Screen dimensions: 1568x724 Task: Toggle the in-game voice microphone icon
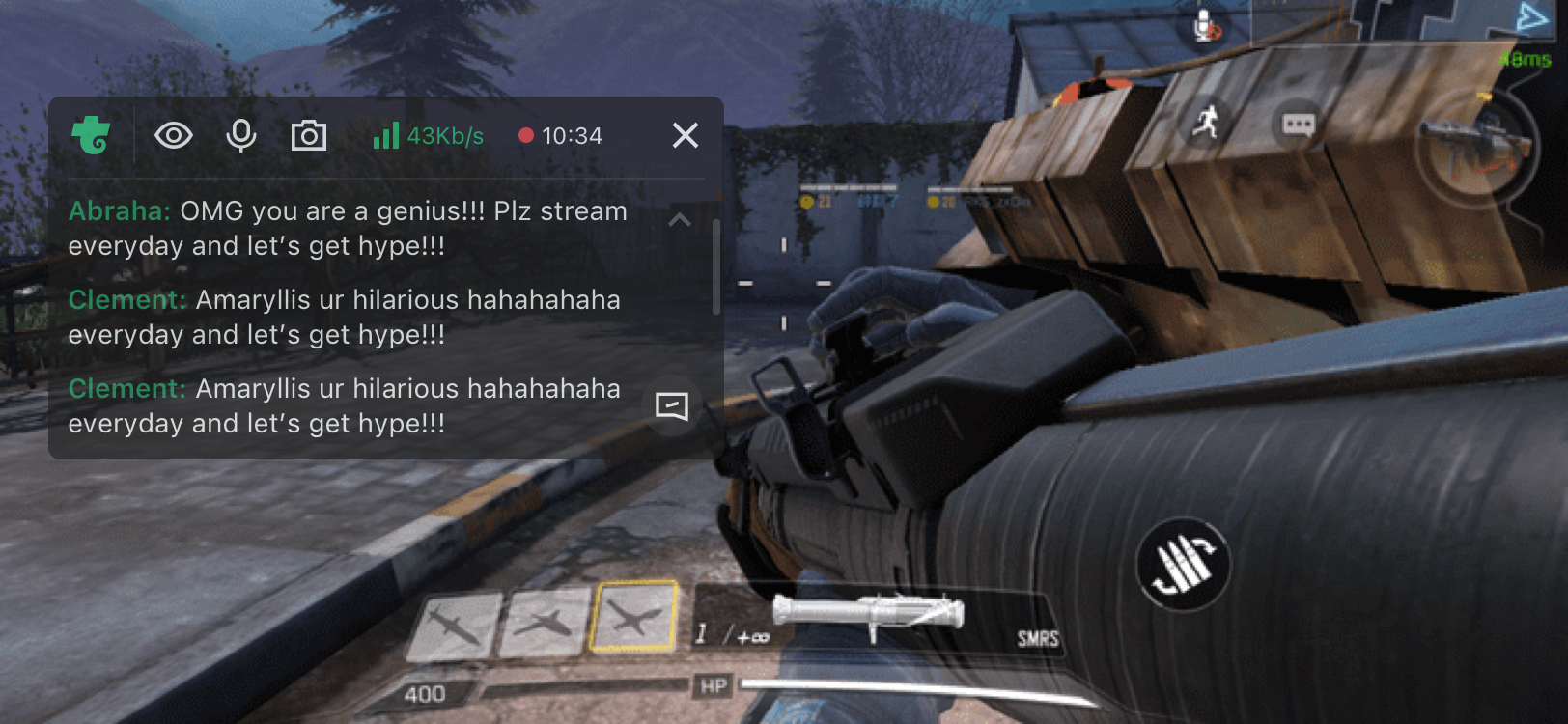coord(1206,26)
